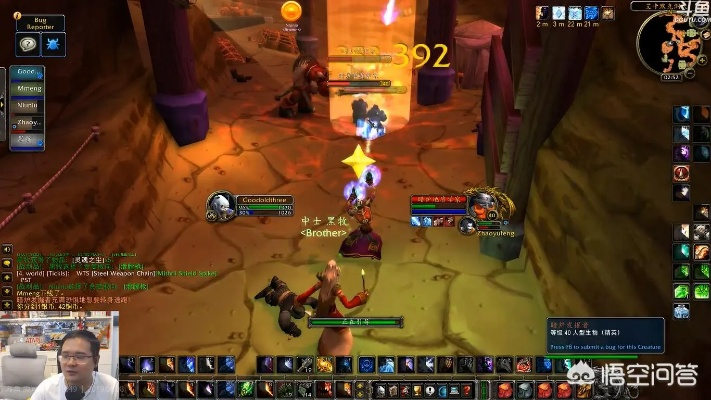Click the blue bug report icon
Viewport: 711px width, 400px height.
52,44
